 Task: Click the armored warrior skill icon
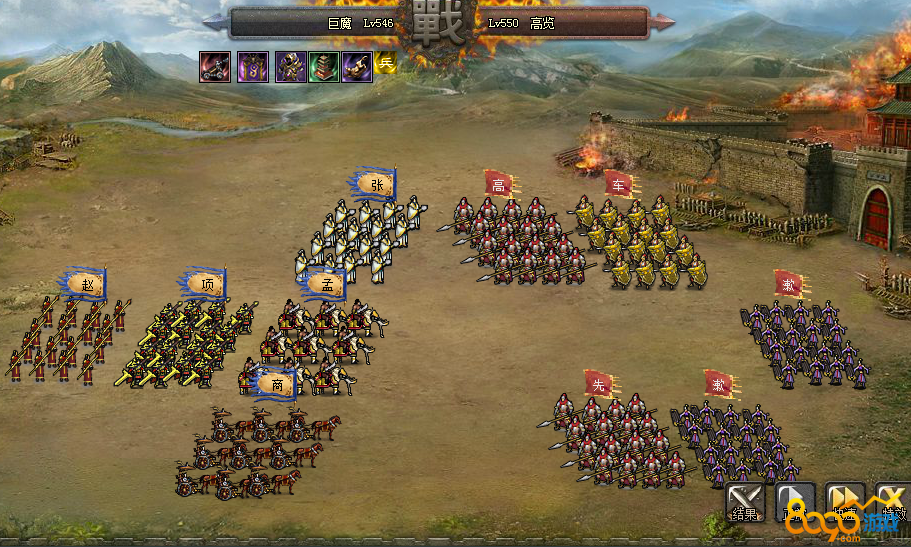click(x=290, y=67)
